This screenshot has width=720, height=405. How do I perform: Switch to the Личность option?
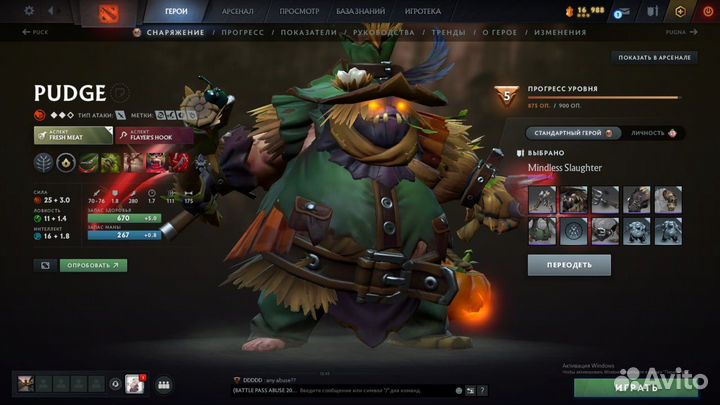(x=653, y=132)
